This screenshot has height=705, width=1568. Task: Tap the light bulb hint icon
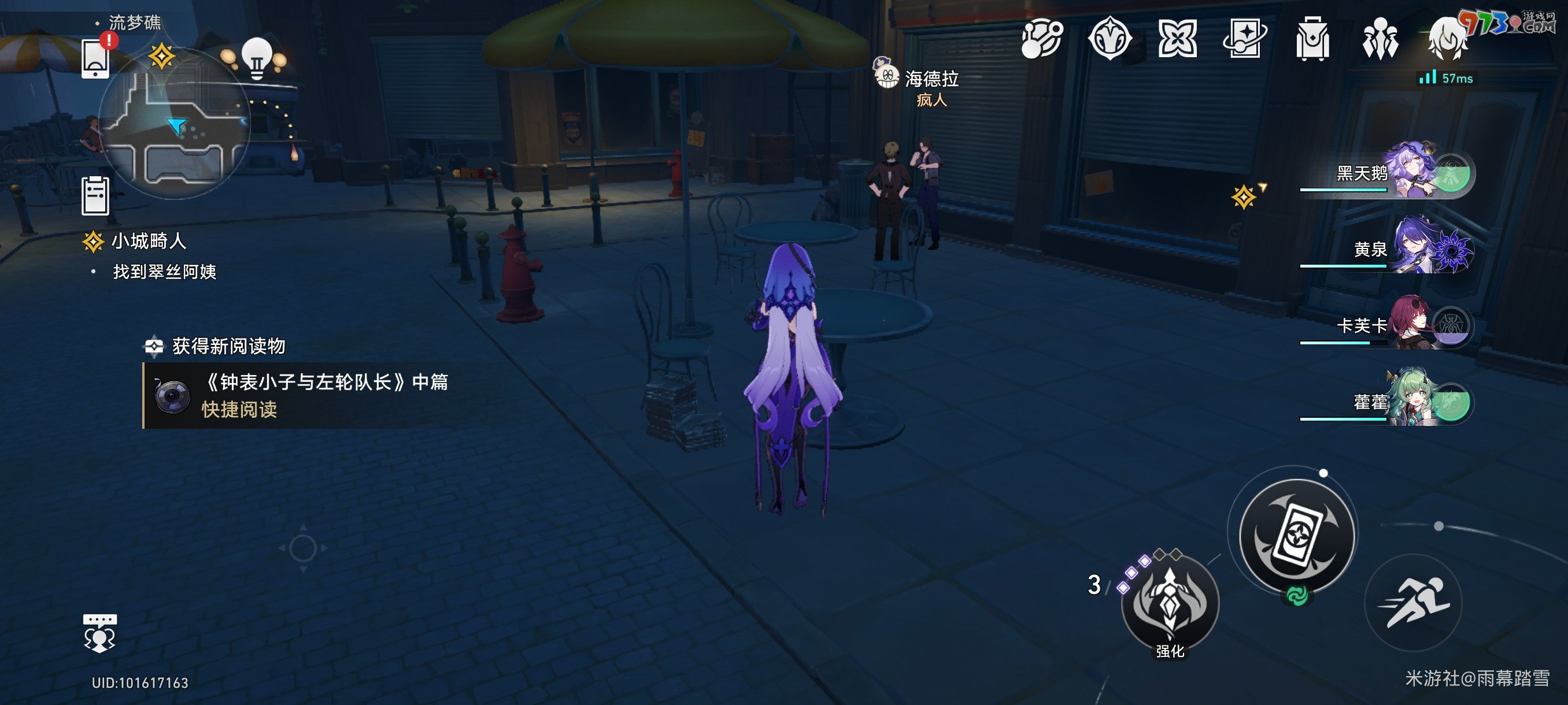pos(257,57)
